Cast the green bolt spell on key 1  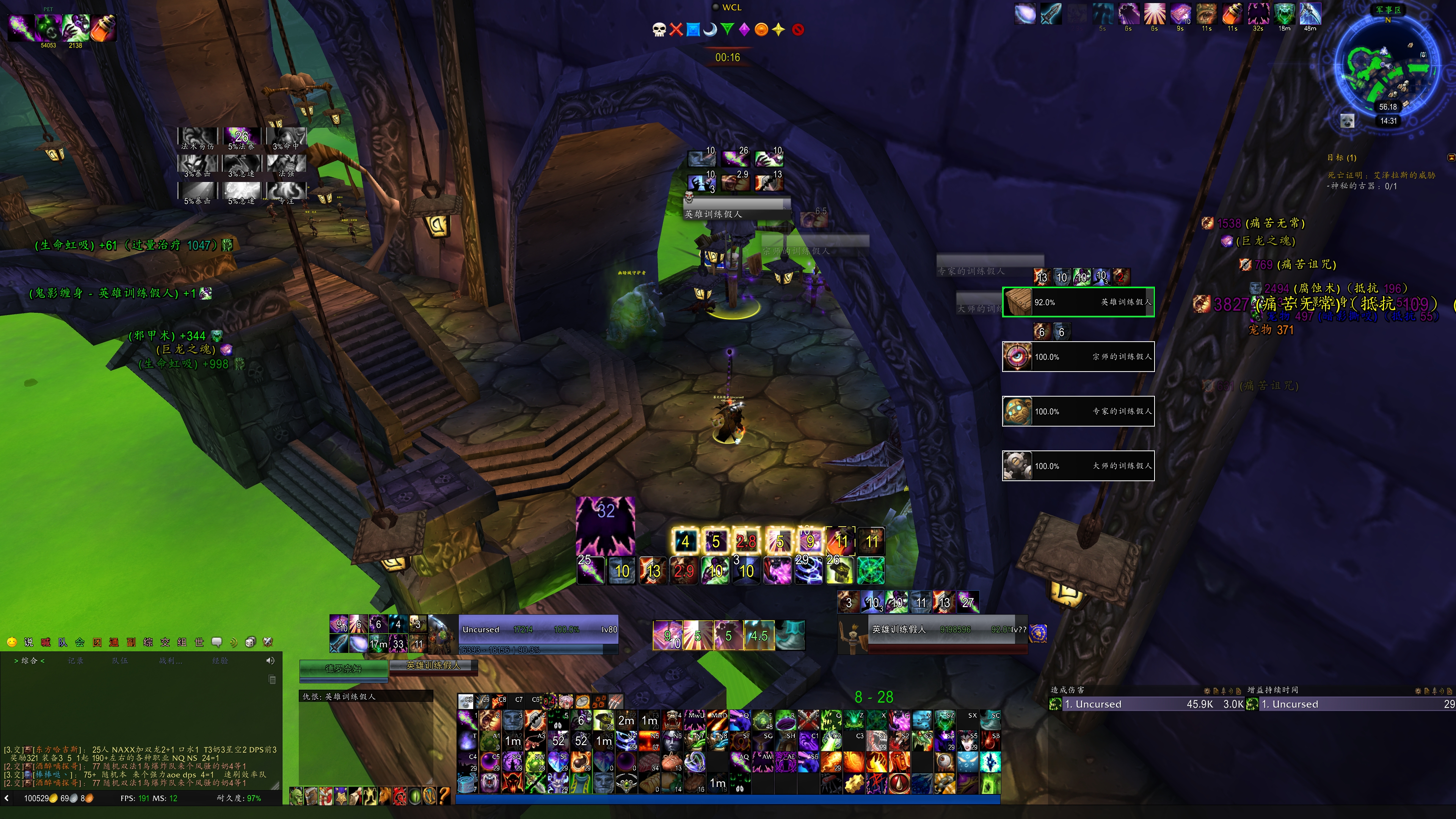click(x=468, y=720)
